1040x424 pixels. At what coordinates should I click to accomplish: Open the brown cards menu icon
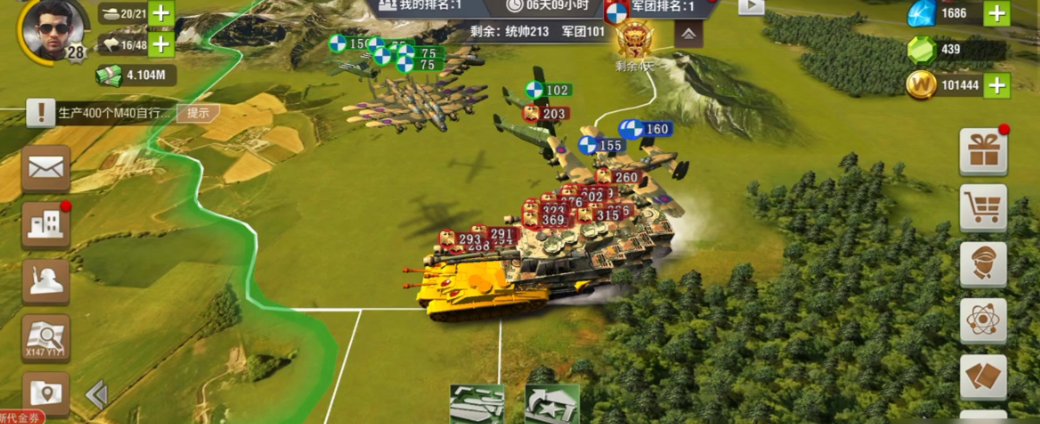tap(983, 377)
